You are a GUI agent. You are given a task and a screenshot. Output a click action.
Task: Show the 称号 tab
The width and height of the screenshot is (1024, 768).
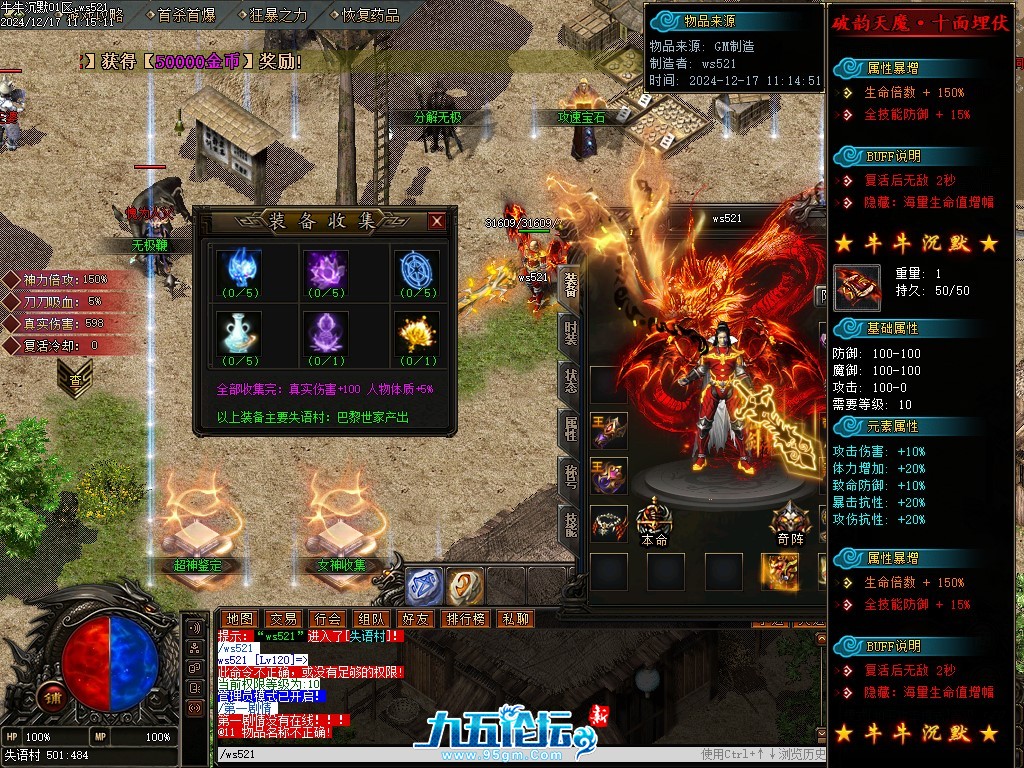coord(570,476)
